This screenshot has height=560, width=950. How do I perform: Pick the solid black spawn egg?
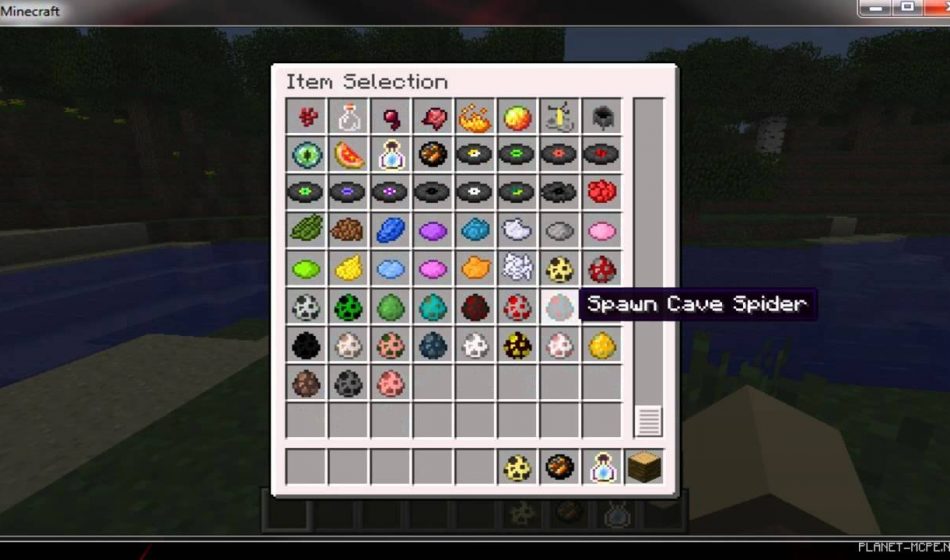point(307,345)
